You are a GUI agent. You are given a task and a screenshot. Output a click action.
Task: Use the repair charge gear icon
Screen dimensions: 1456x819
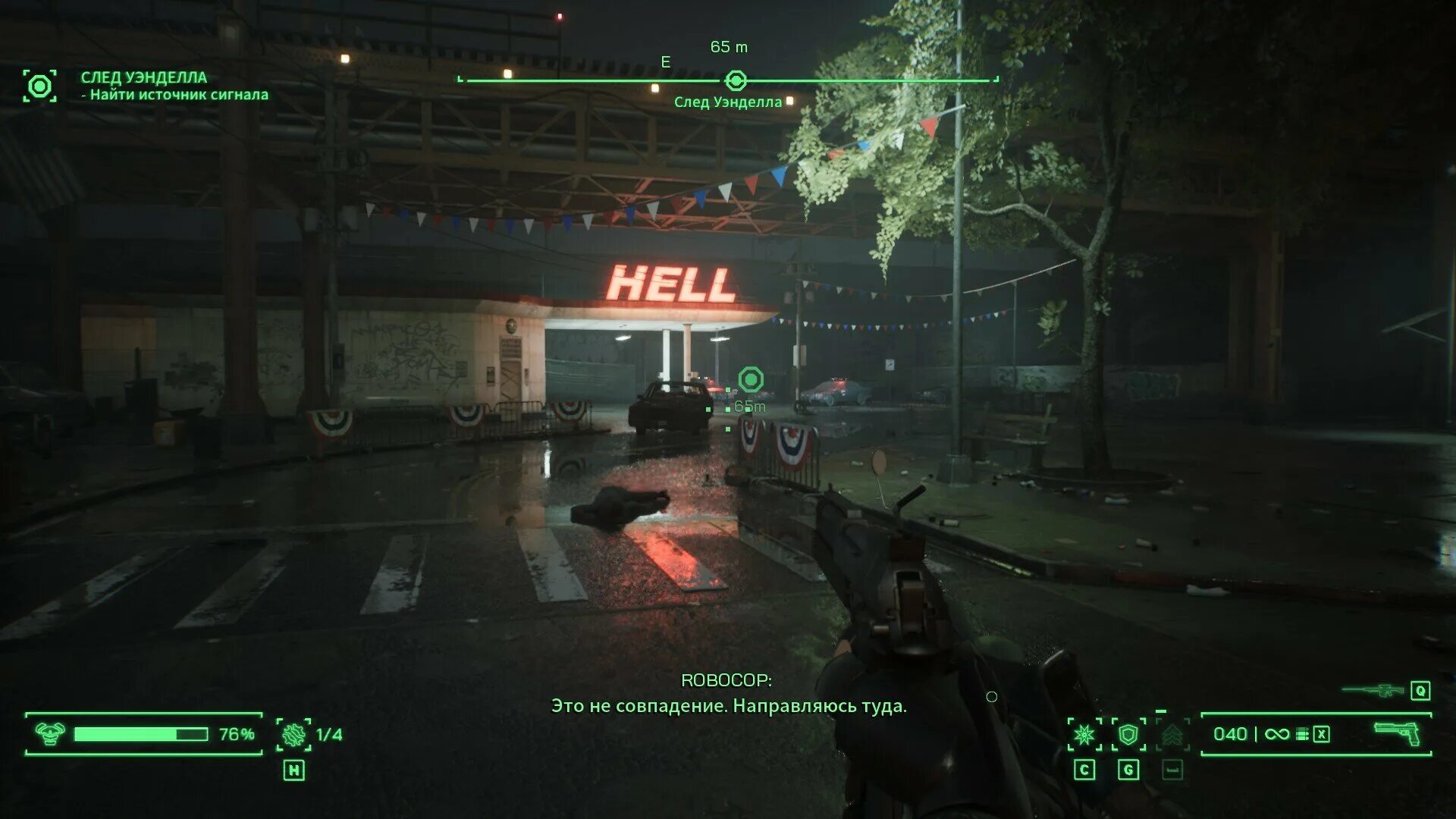(293, 734)
